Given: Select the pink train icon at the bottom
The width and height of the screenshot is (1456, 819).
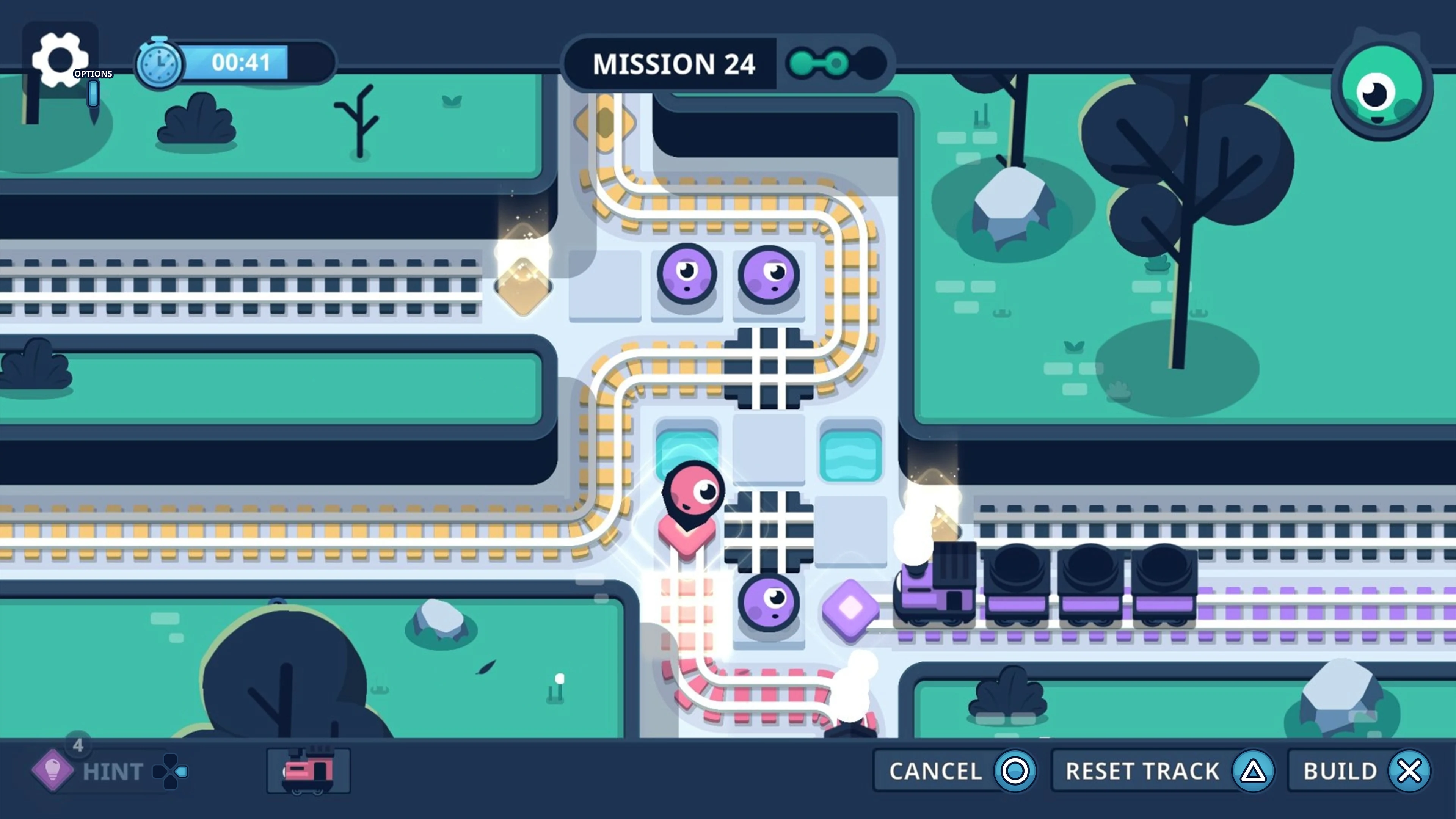Looking at the screenshot, I should point(308,770).
